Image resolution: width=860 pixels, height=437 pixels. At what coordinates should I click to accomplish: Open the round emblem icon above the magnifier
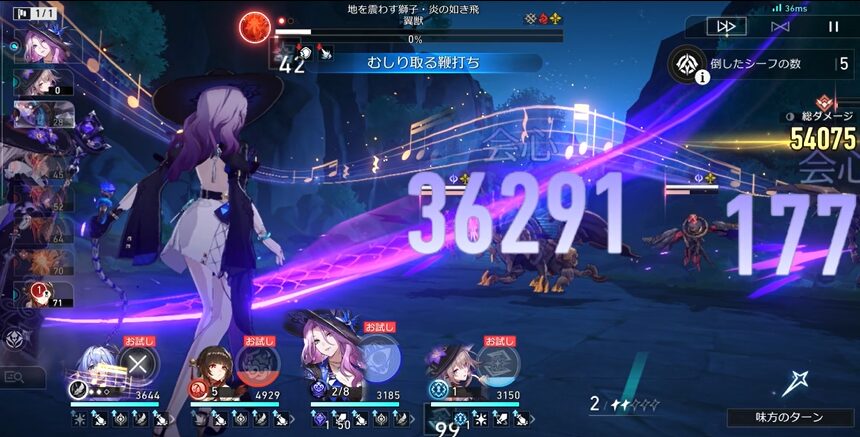13,338
